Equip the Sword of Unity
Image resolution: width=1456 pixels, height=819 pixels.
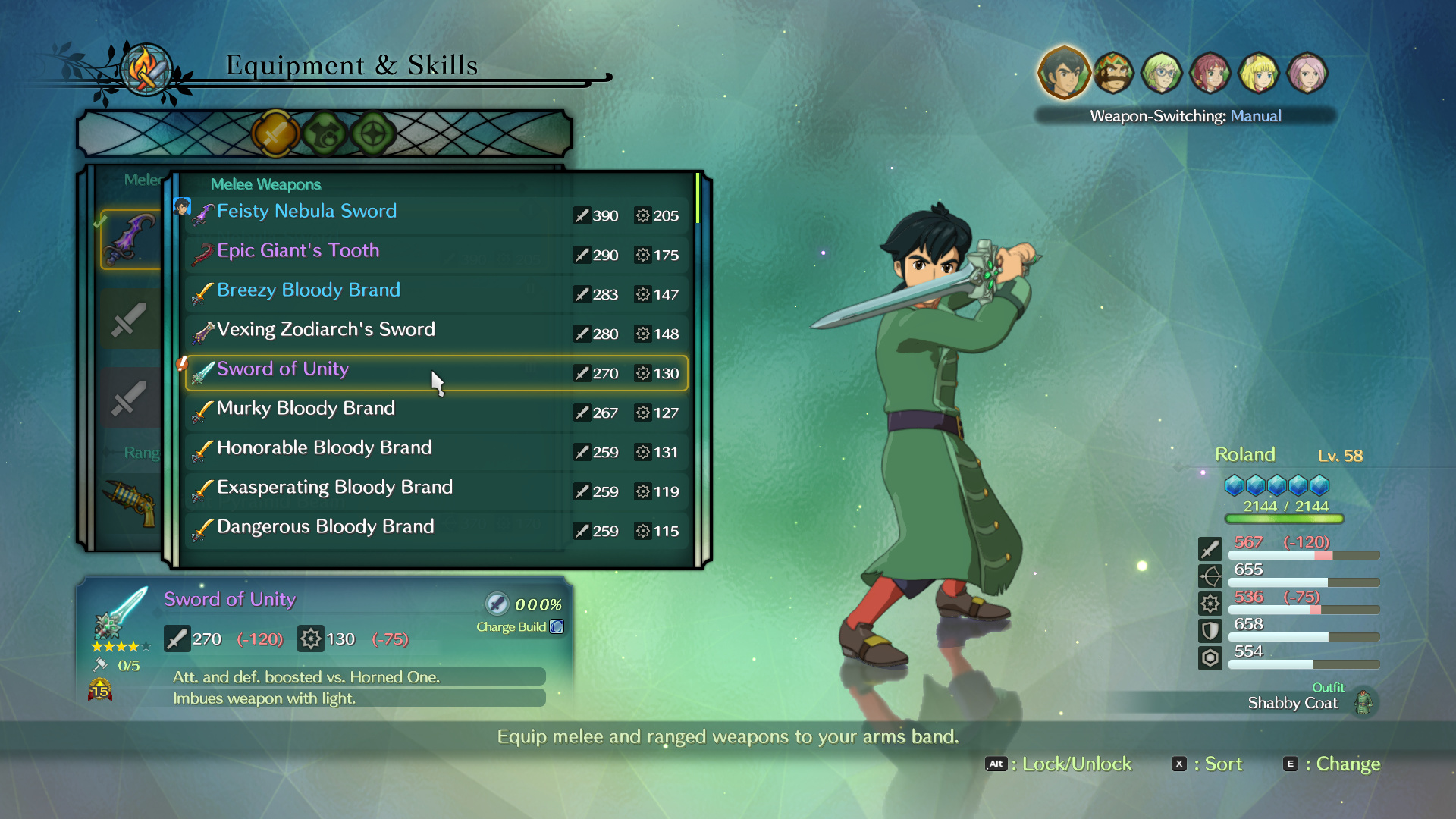pos(436,372)
